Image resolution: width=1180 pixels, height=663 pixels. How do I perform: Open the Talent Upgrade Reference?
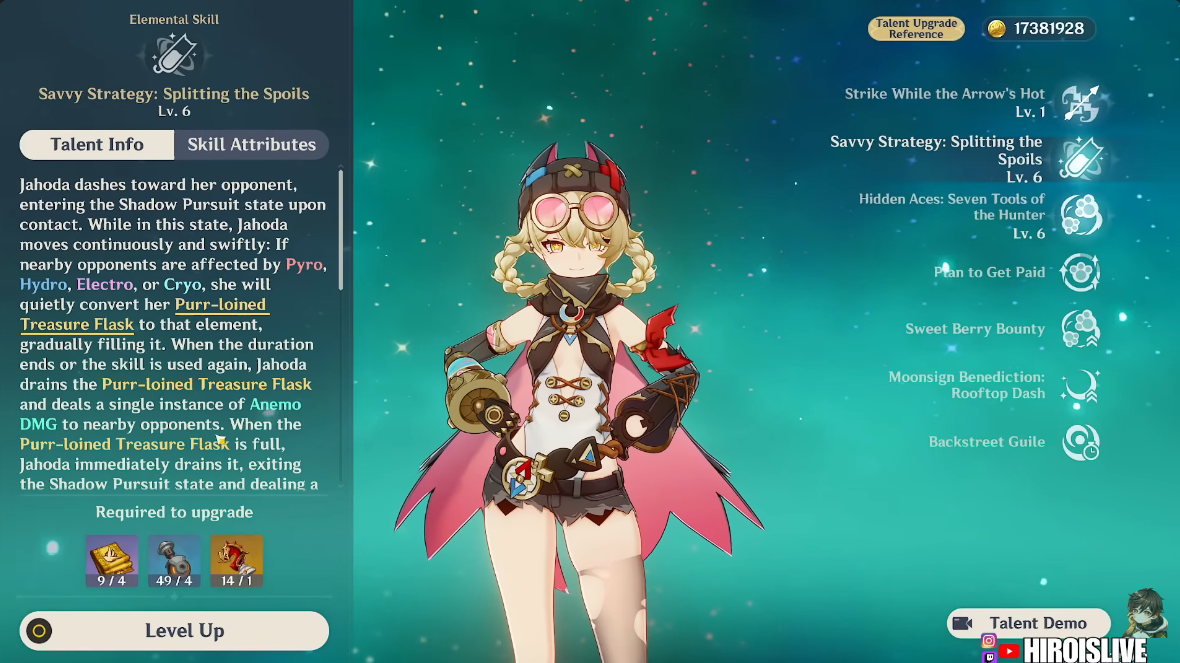(x=915, y=29)
